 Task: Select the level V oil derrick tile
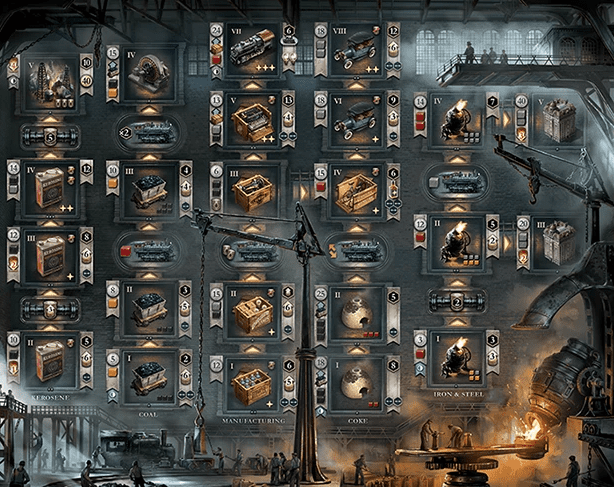pos(49,83)
